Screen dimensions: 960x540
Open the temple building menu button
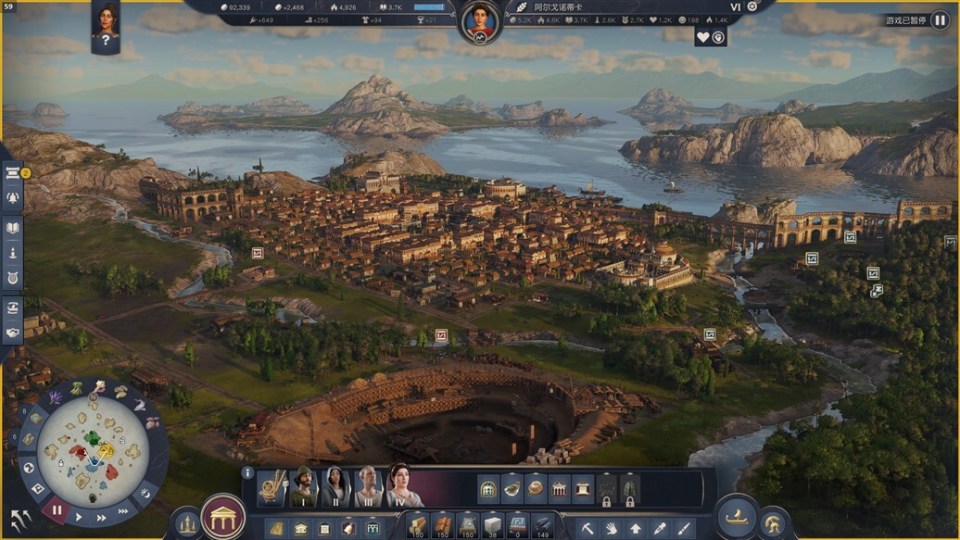click(224, 517)
